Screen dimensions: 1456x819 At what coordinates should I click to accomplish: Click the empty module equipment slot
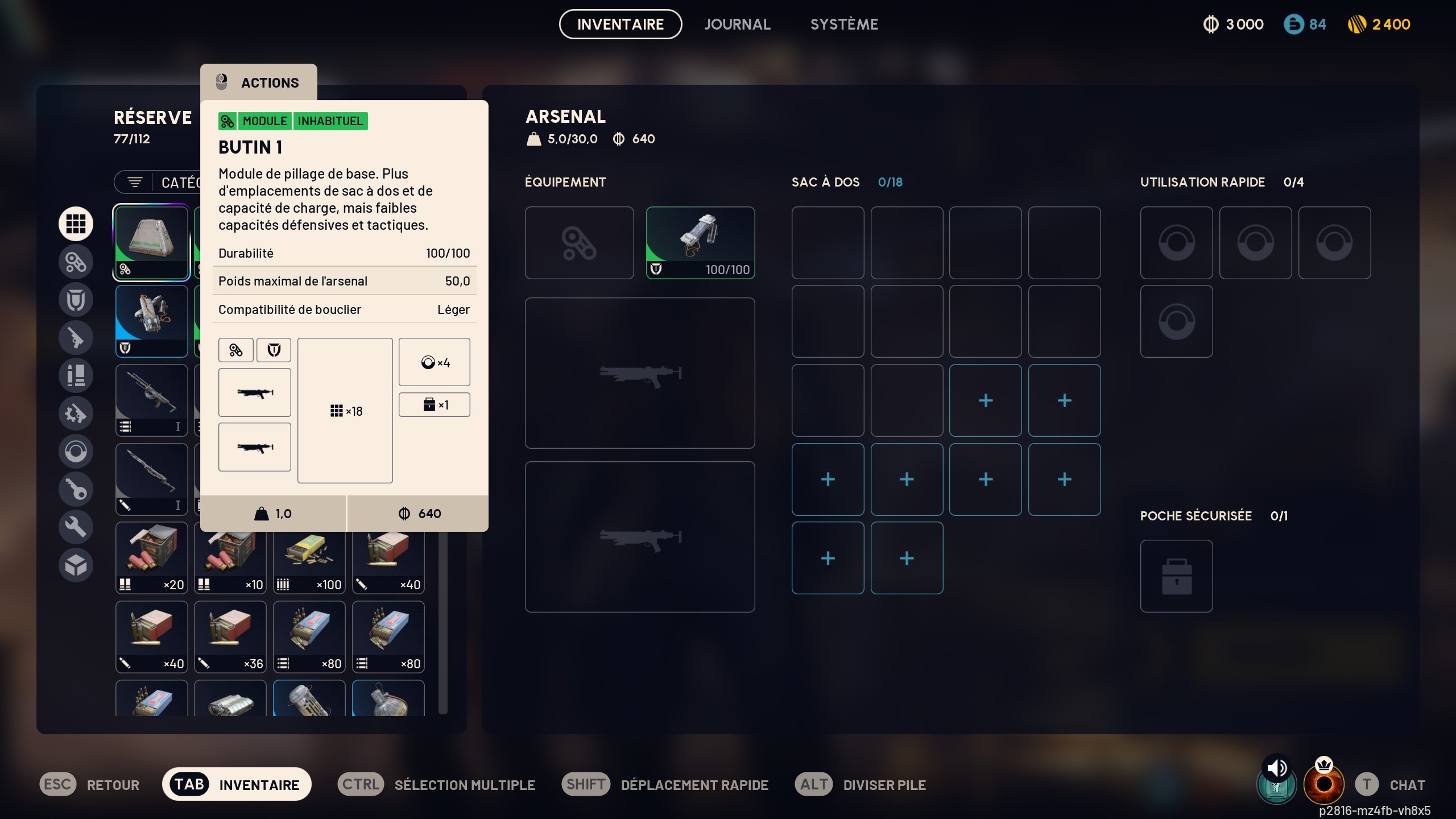point(579,242)
